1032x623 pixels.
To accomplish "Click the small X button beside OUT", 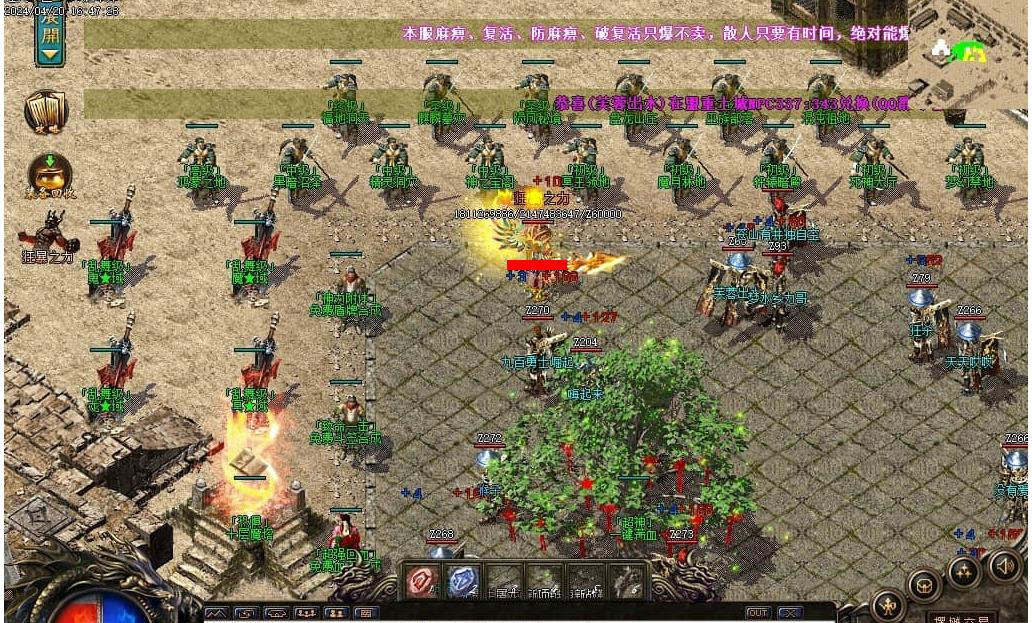I will (x=790, y=612).
